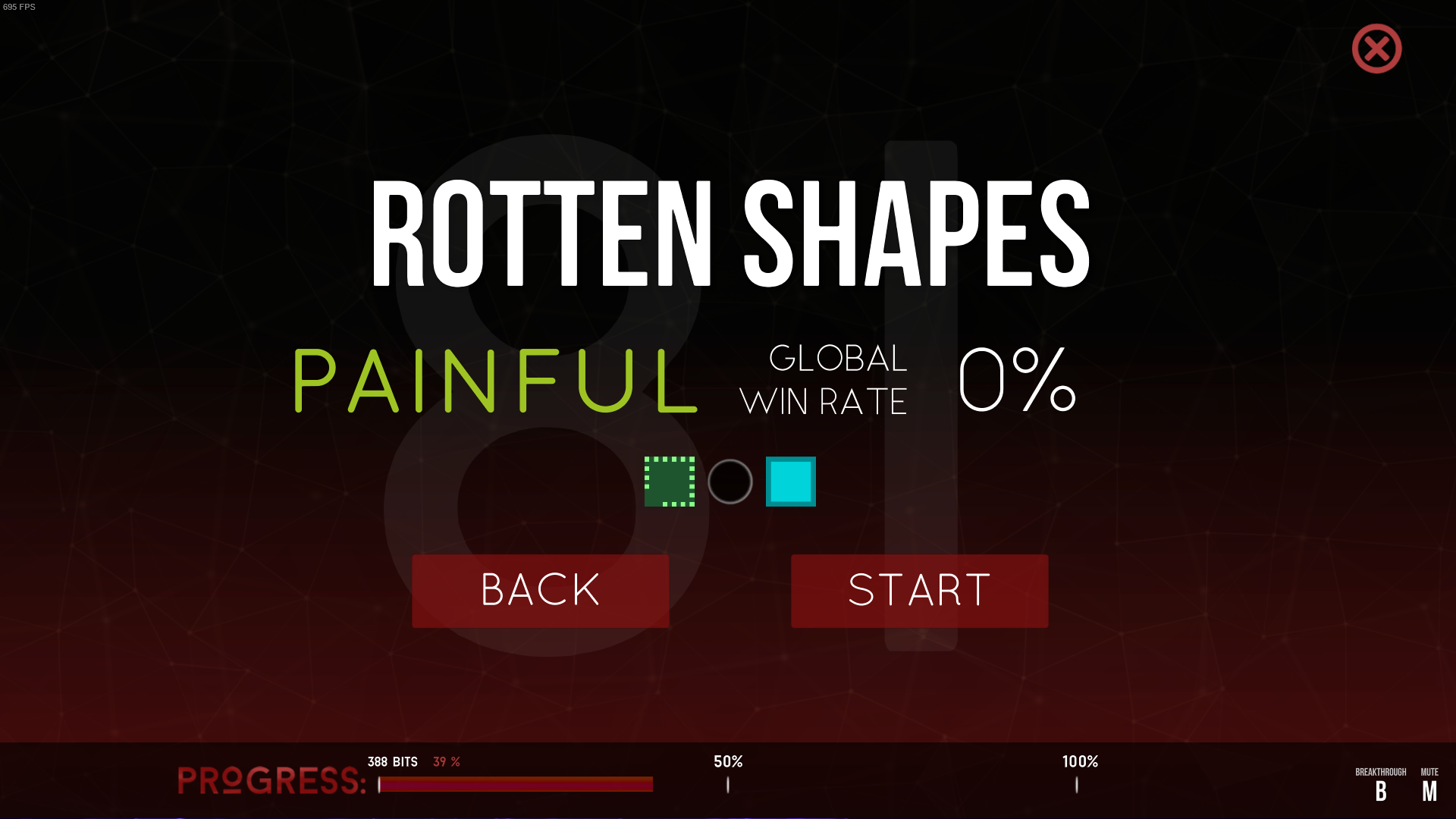The image size is (1456, 819).
Task: Select the dark circle shape icon
Action: point(730,482)
